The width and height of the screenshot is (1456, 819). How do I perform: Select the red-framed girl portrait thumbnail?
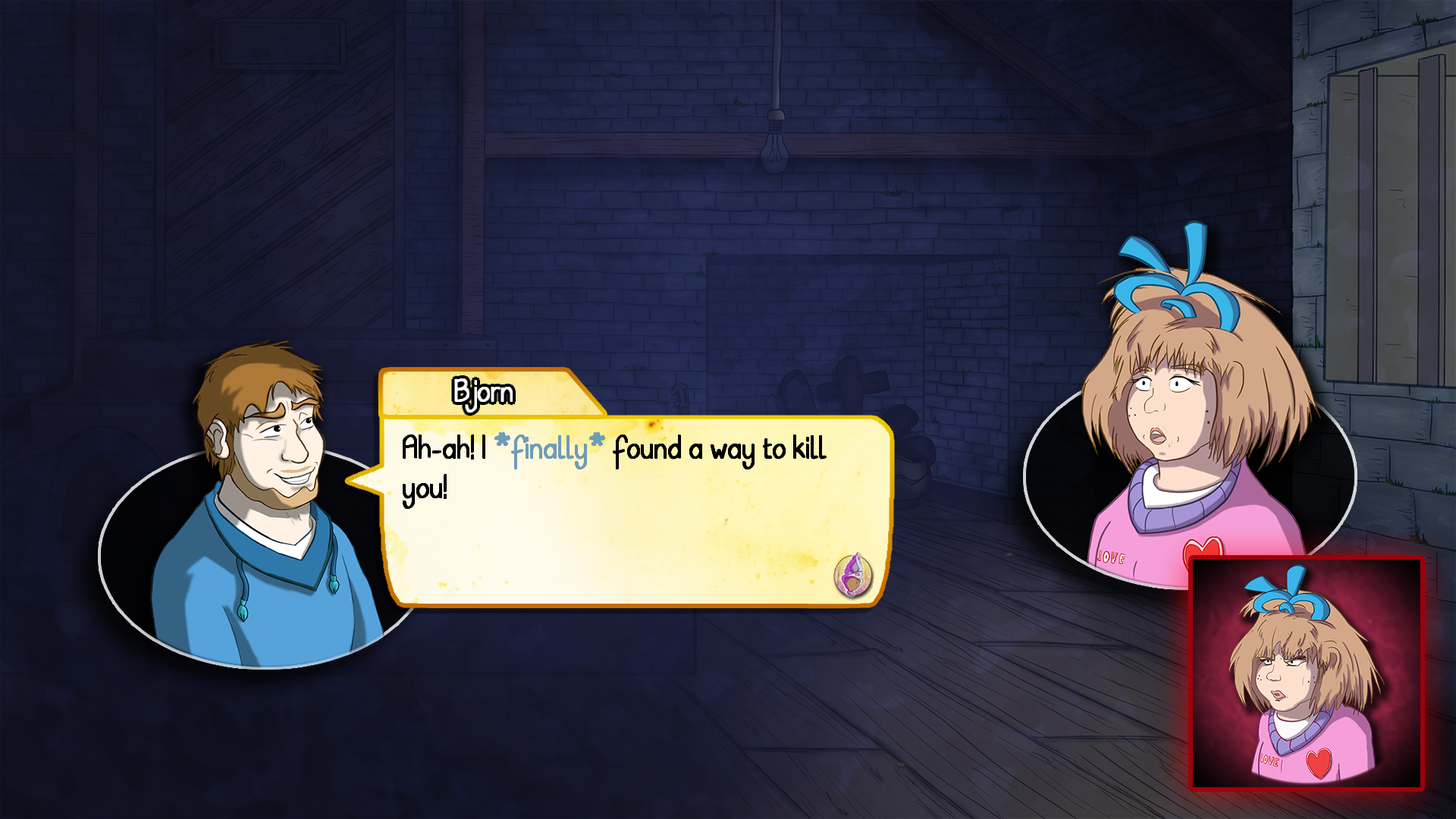click(1306, 673)
